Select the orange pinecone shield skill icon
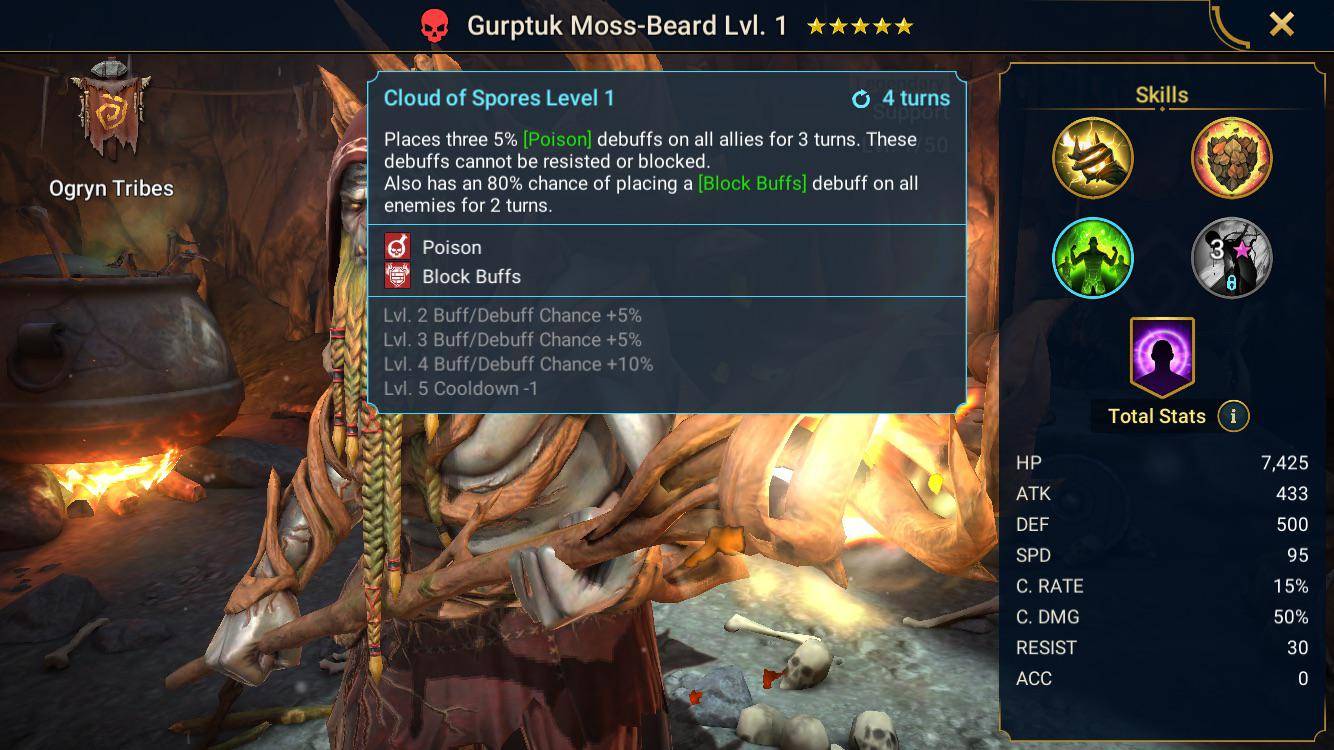Image resolution: width=1334 pixels, height=750 pixels. pyautogui.click(x=1231, y=158)
